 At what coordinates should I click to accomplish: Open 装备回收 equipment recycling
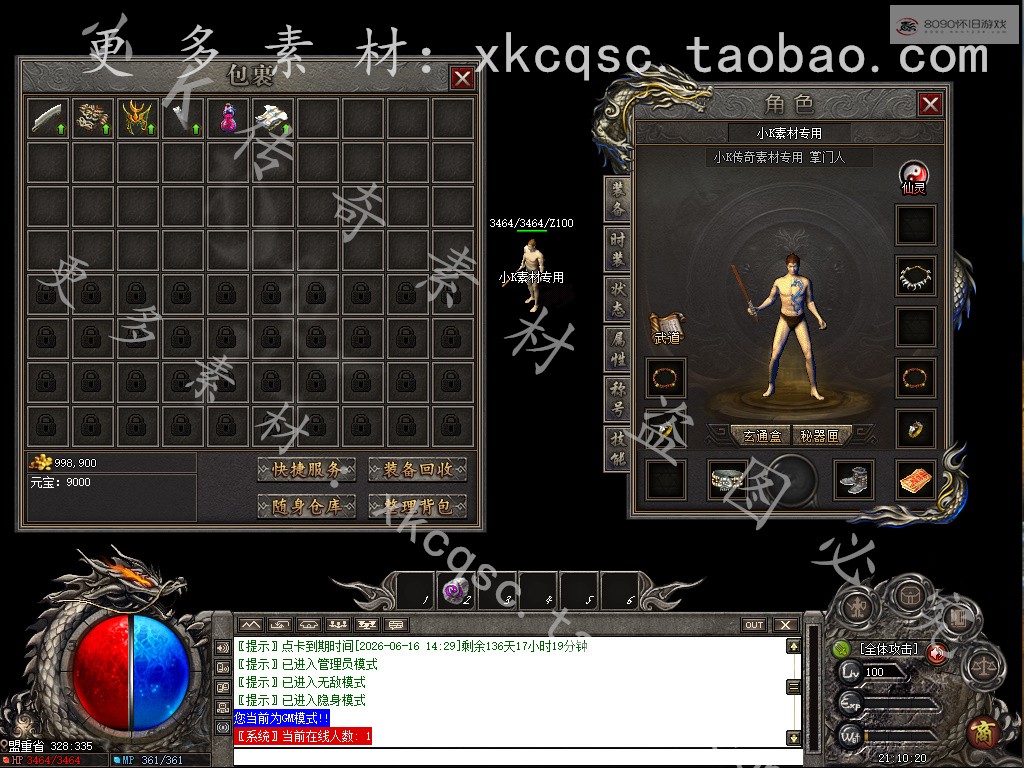click(x=417, y=469)
